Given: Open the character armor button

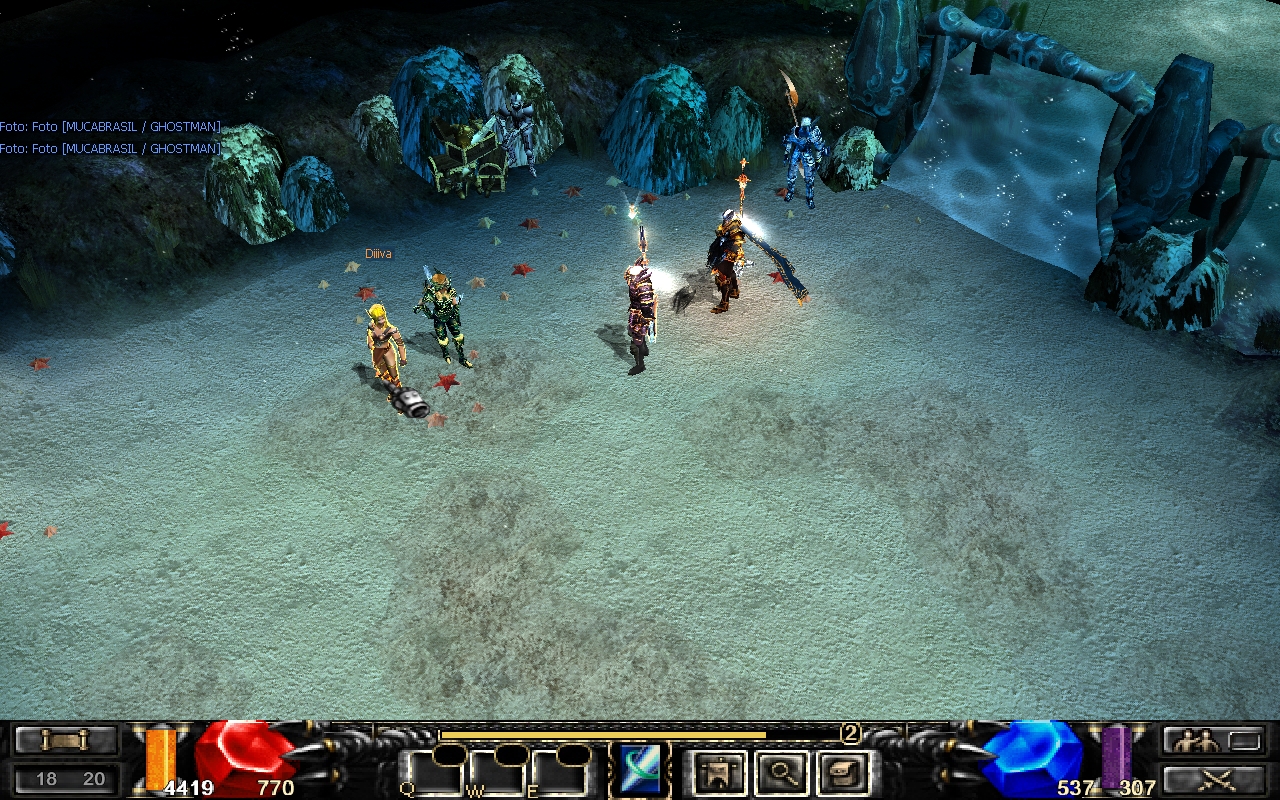Looking at the screenshot, I should click(x=718, y=773).
